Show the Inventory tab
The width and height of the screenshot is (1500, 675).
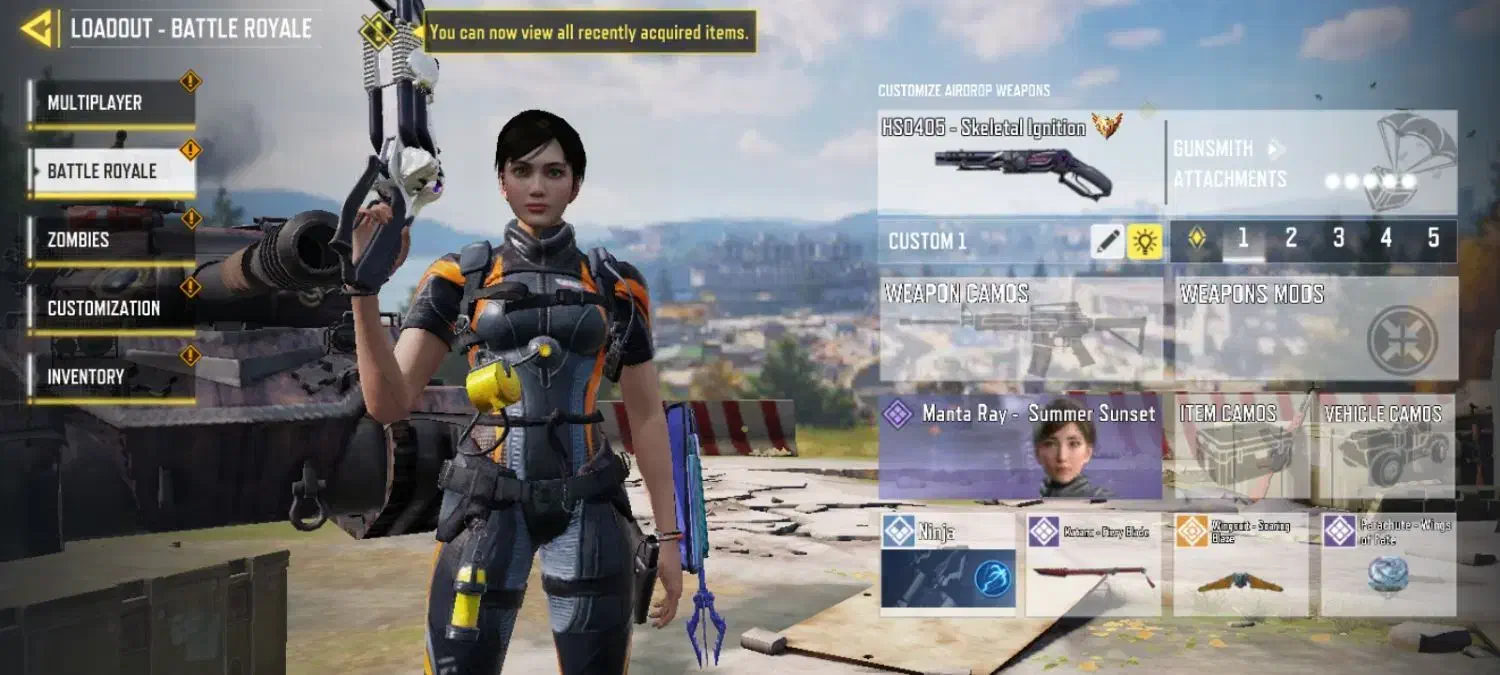tap(111, 377)
